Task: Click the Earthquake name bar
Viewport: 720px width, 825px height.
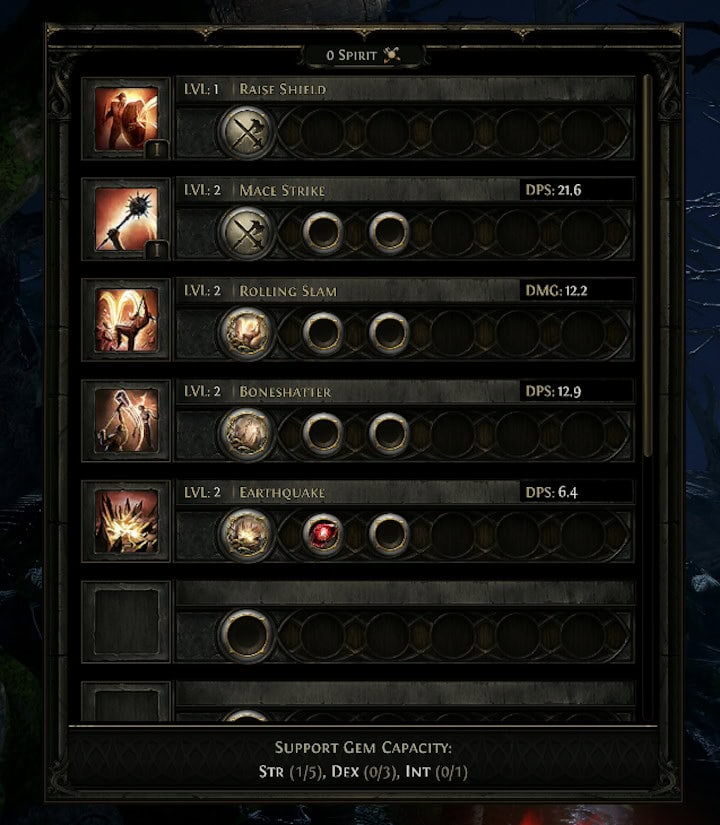Action: click(x=380, y=492)
